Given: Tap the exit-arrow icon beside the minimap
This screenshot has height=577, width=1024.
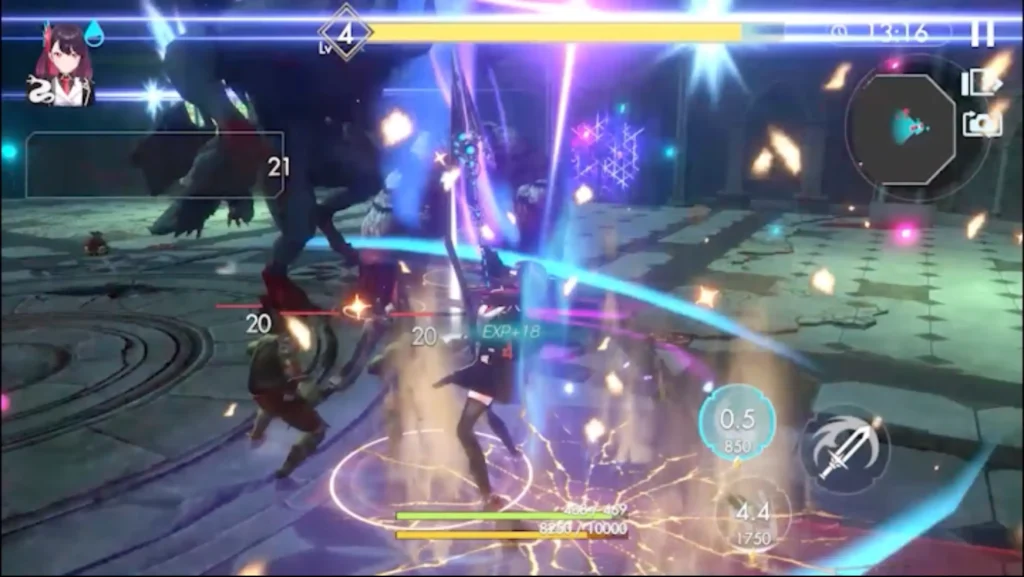Looking at the screenshot, I should [980, 82].
